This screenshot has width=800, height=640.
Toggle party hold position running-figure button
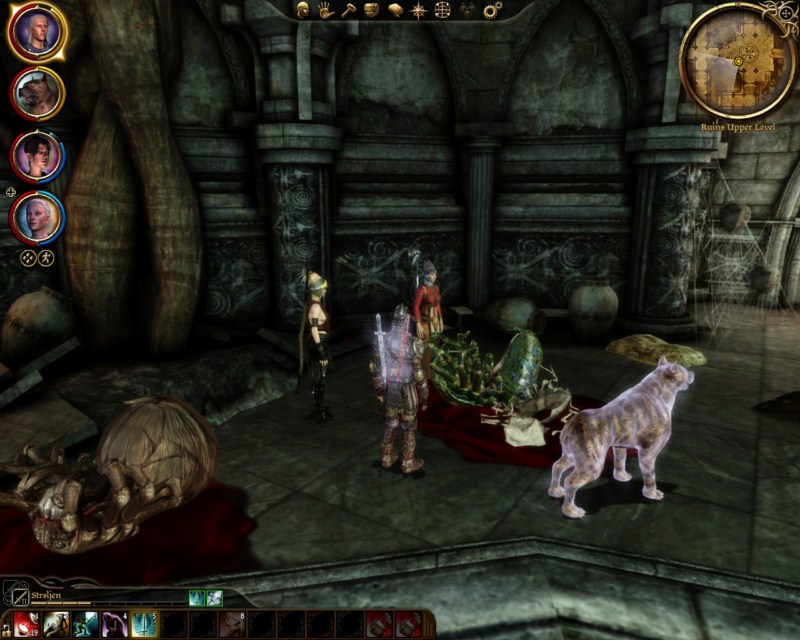[x=46, y=256]
